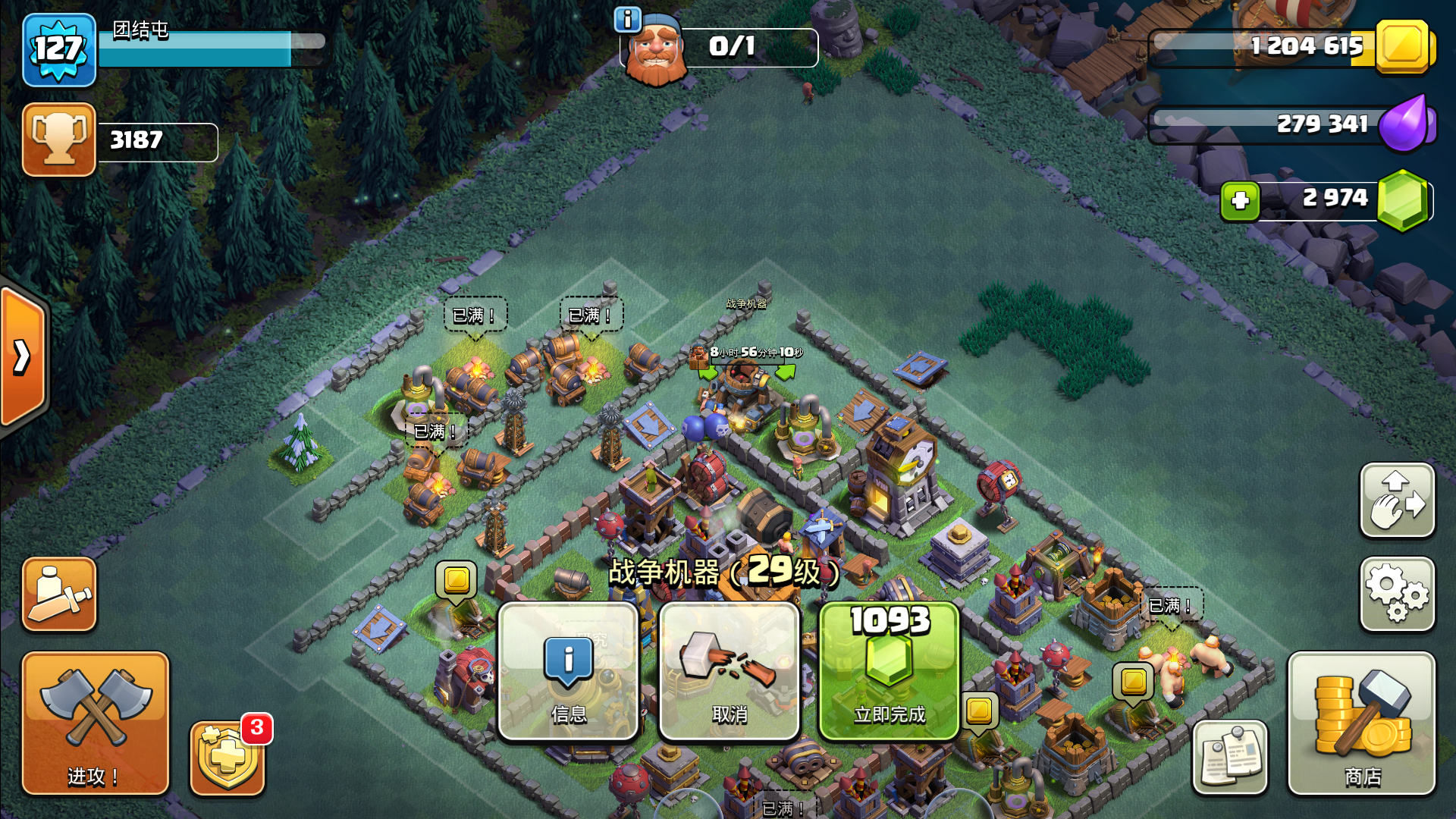Open the trophy icon showing 3187

coord(59,139)
